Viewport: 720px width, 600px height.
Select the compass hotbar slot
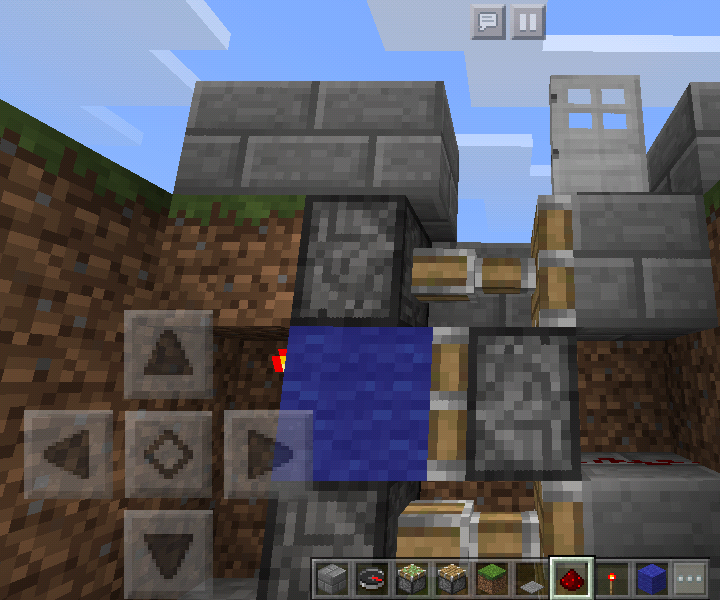pyautogui.click(x=372, y=578)
